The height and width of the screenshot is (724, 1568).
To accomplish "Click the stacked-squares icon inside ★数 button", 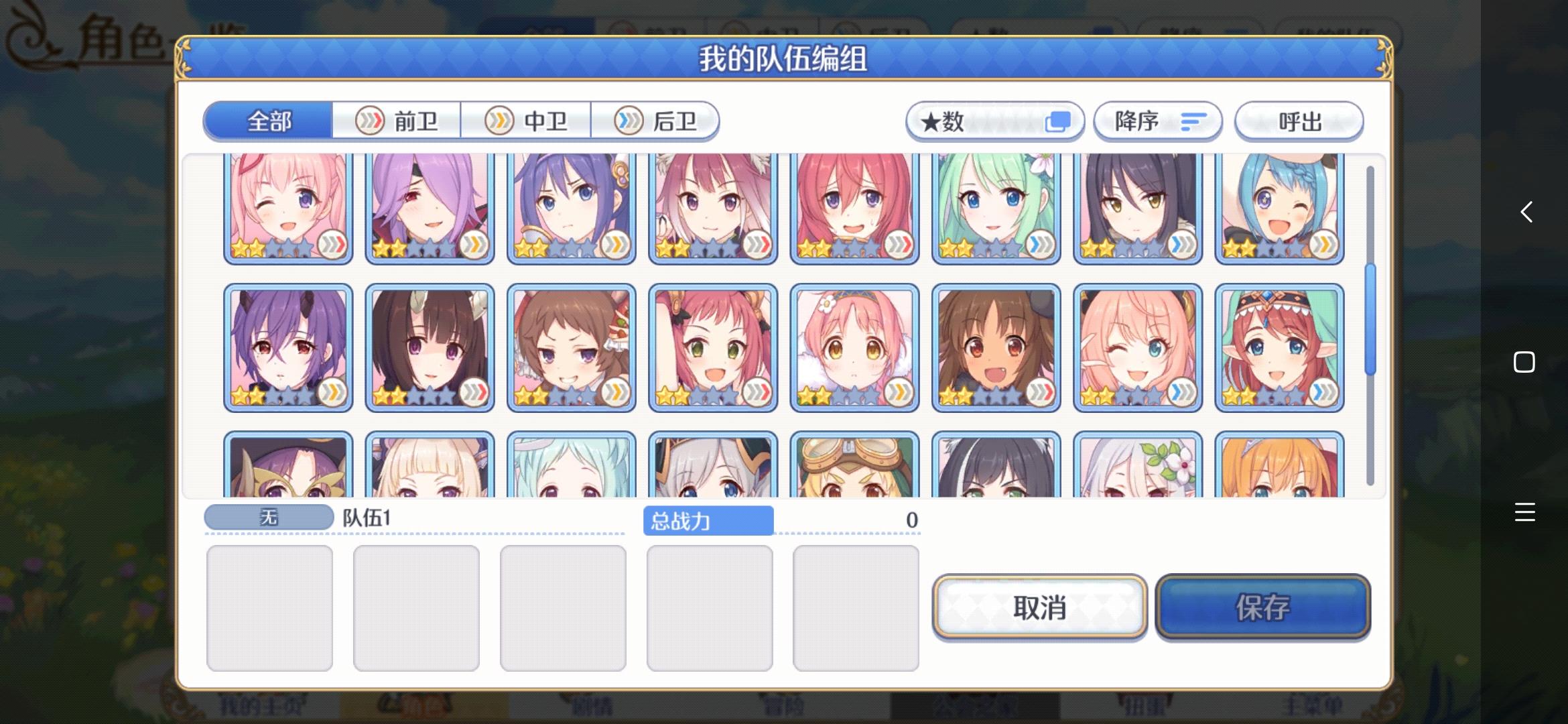I will coord(1060,121).
